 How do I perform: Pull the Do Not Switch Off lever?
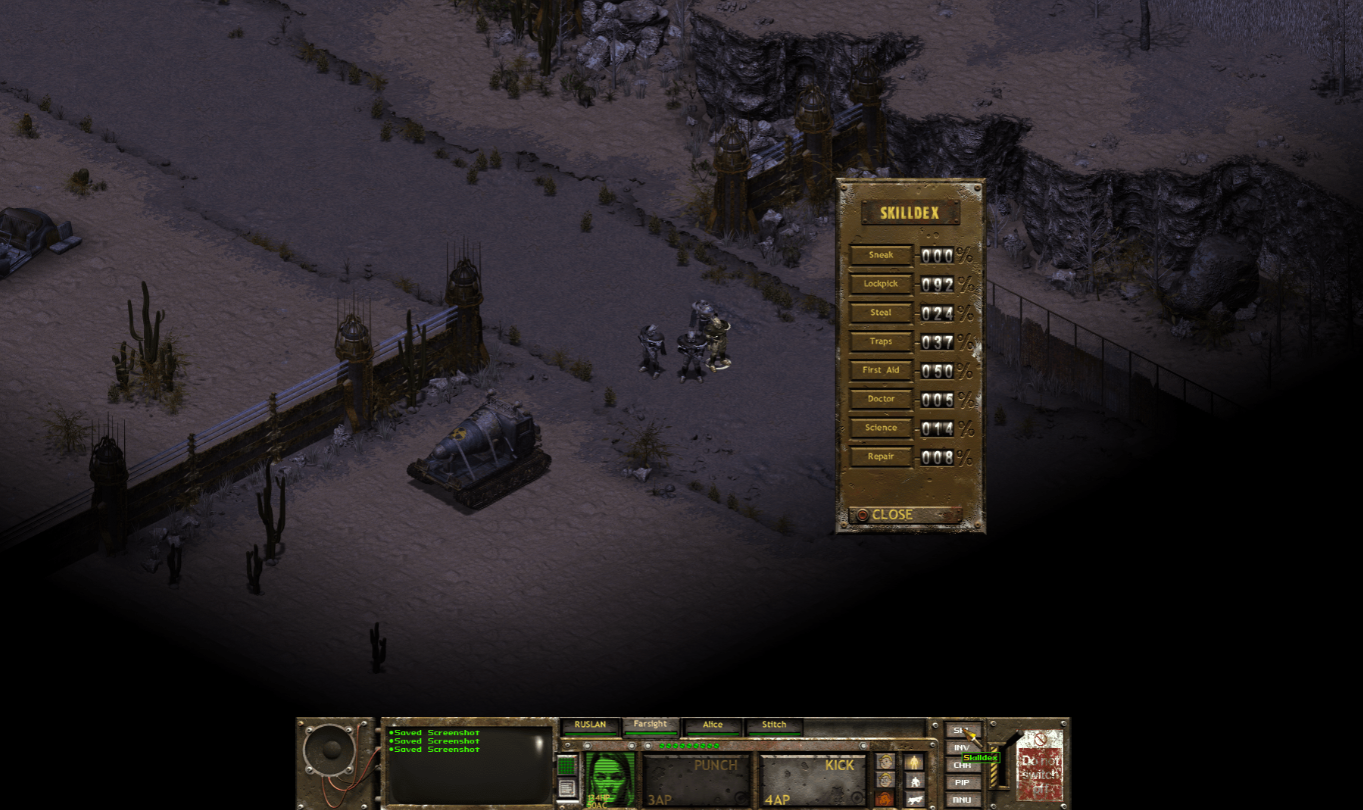click(1016, 738)
